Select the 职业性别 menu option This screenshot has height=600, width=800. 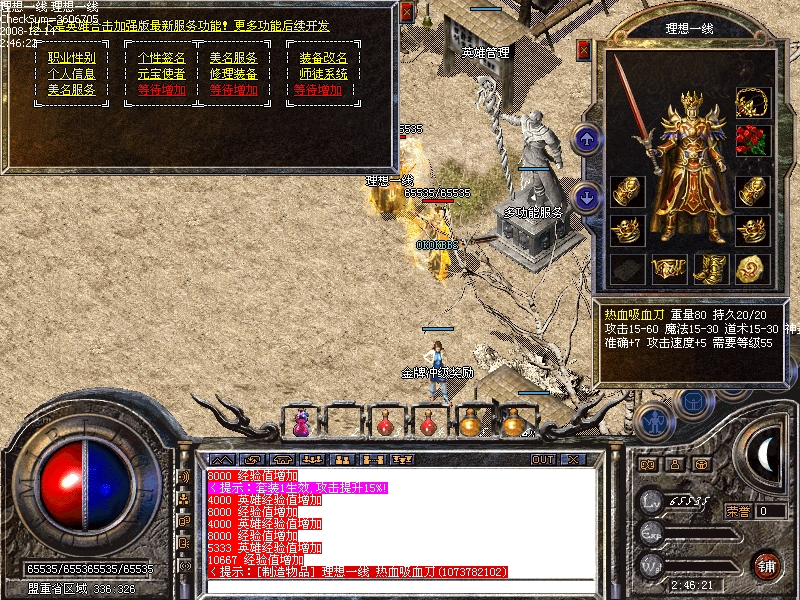click(71, 58)
